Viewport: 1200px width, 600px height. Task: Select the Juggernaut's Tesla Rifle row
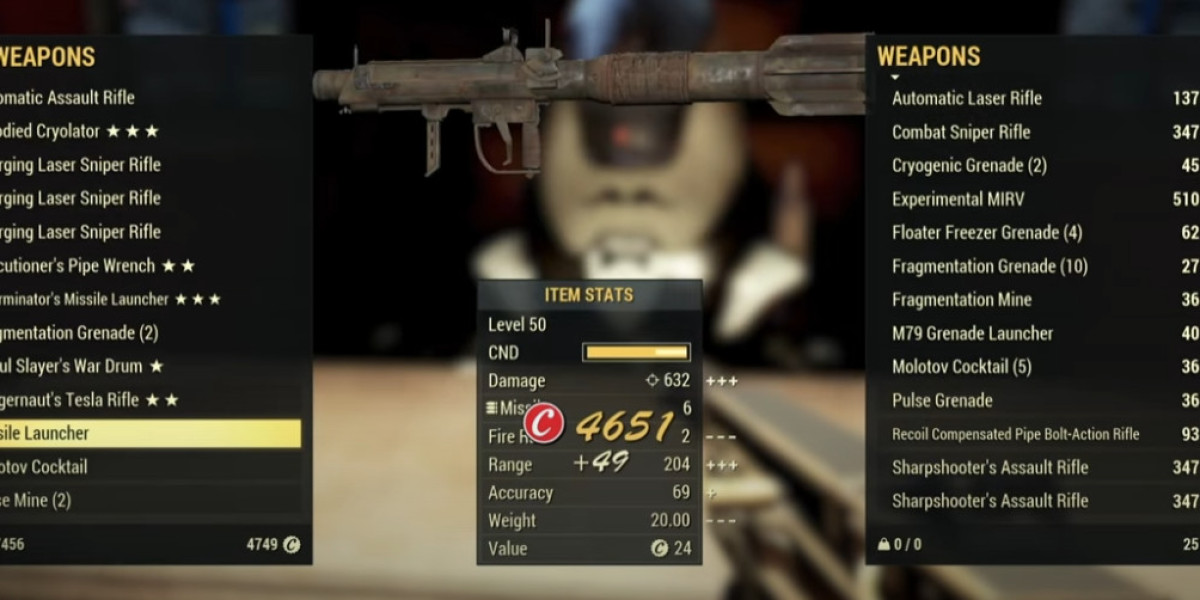(x=90, y=400)
